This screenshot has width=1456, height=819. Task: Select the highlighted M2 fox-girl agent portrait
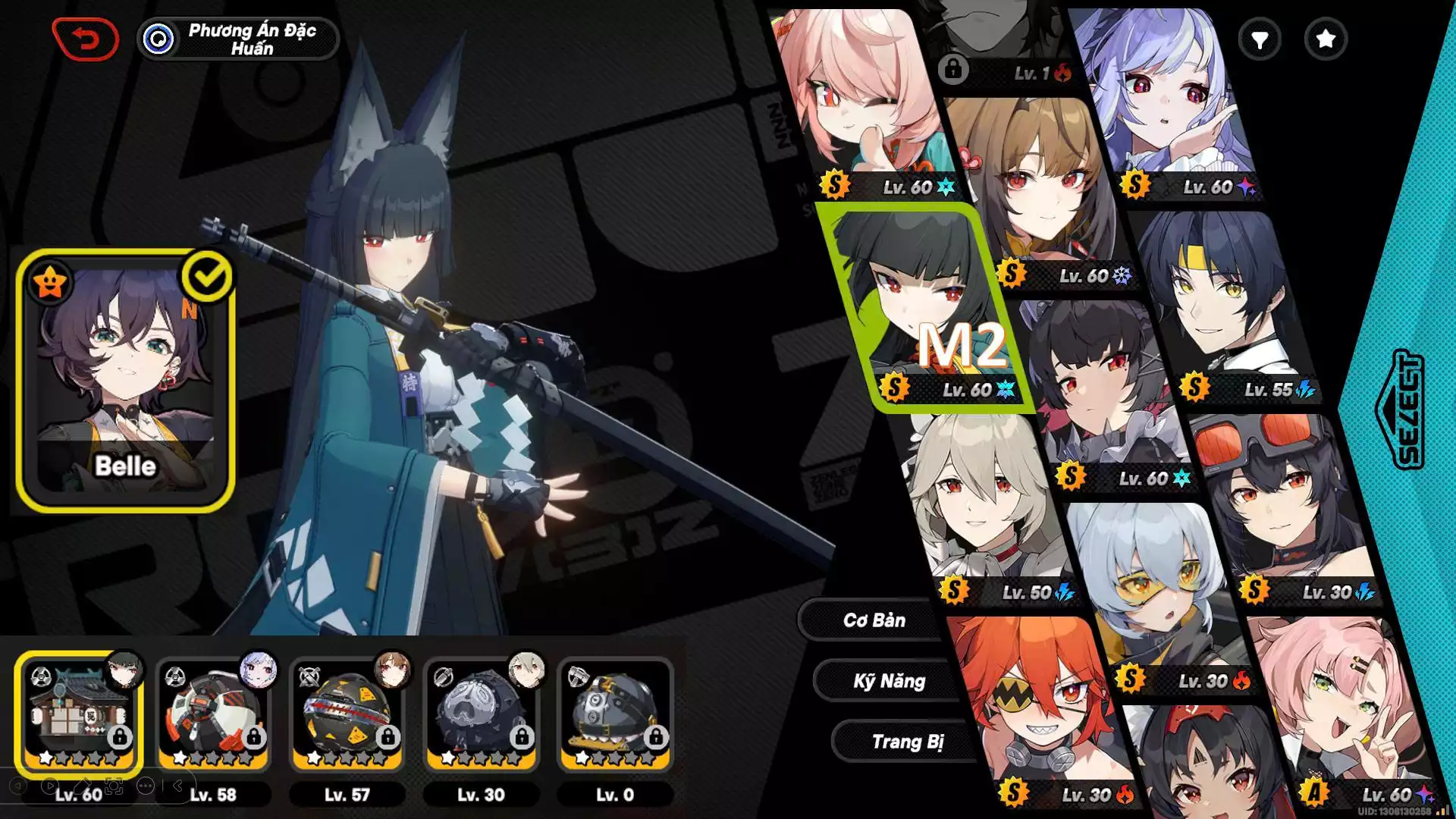(927, 303)
